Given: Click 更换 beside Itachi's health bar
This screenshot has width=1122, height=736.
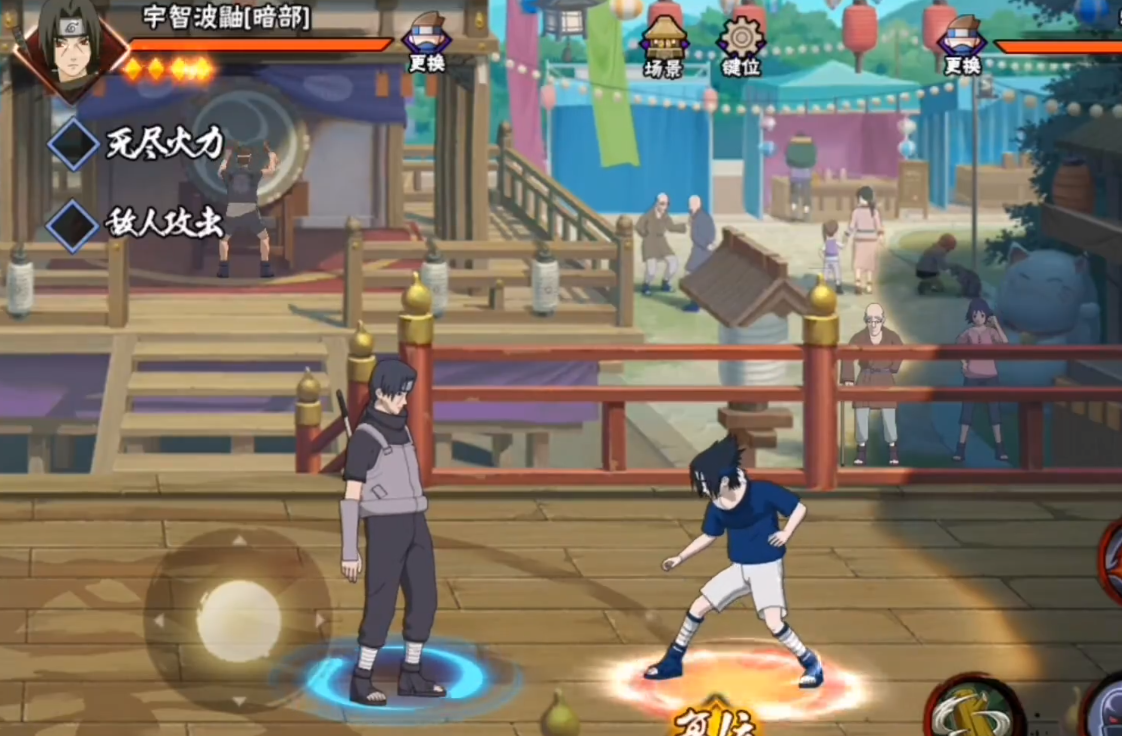Looking at the screenshot, I should coord(426,44).
